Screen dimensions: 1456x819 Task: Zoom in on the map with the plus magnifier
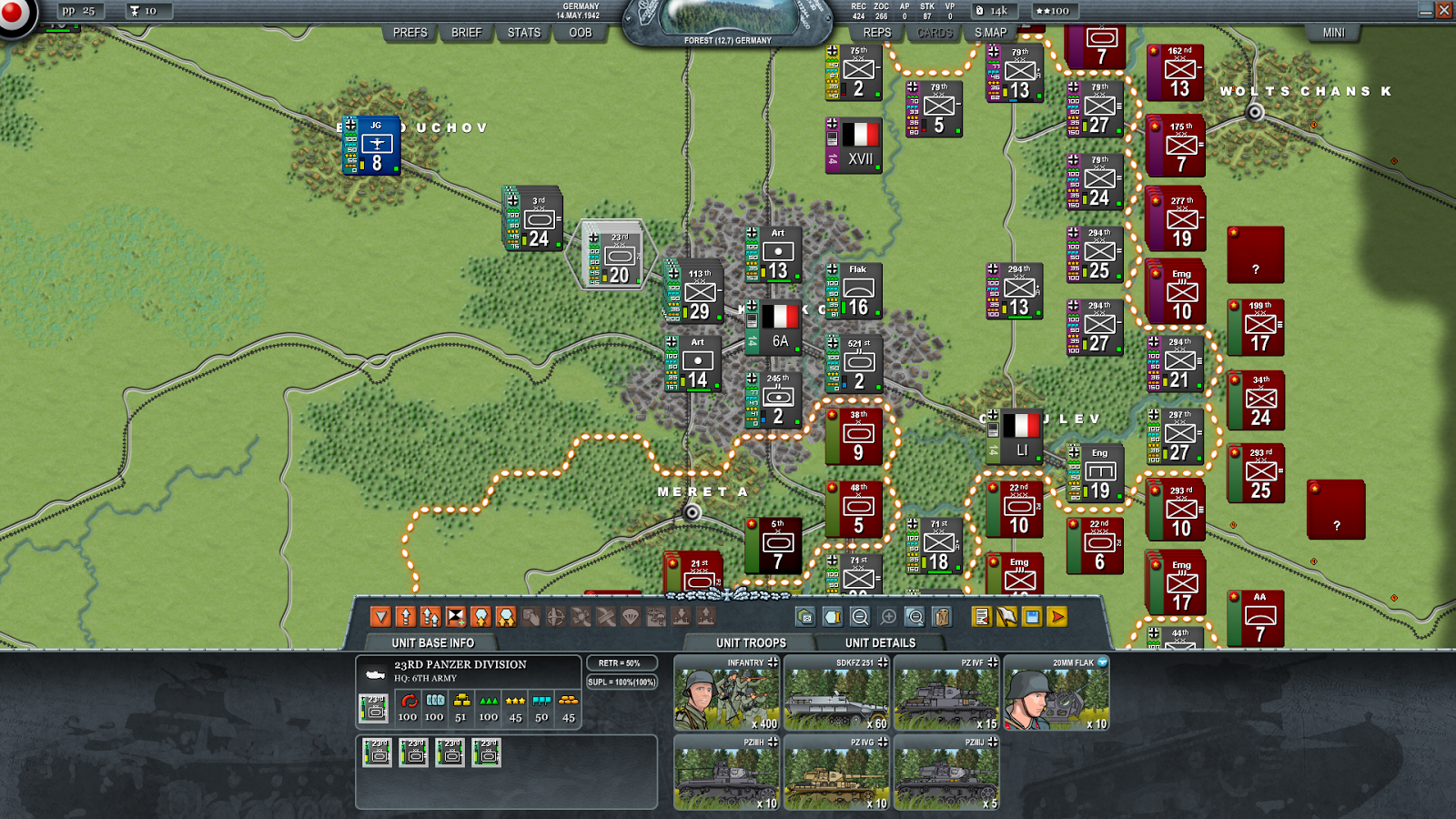tap(889, 617)
